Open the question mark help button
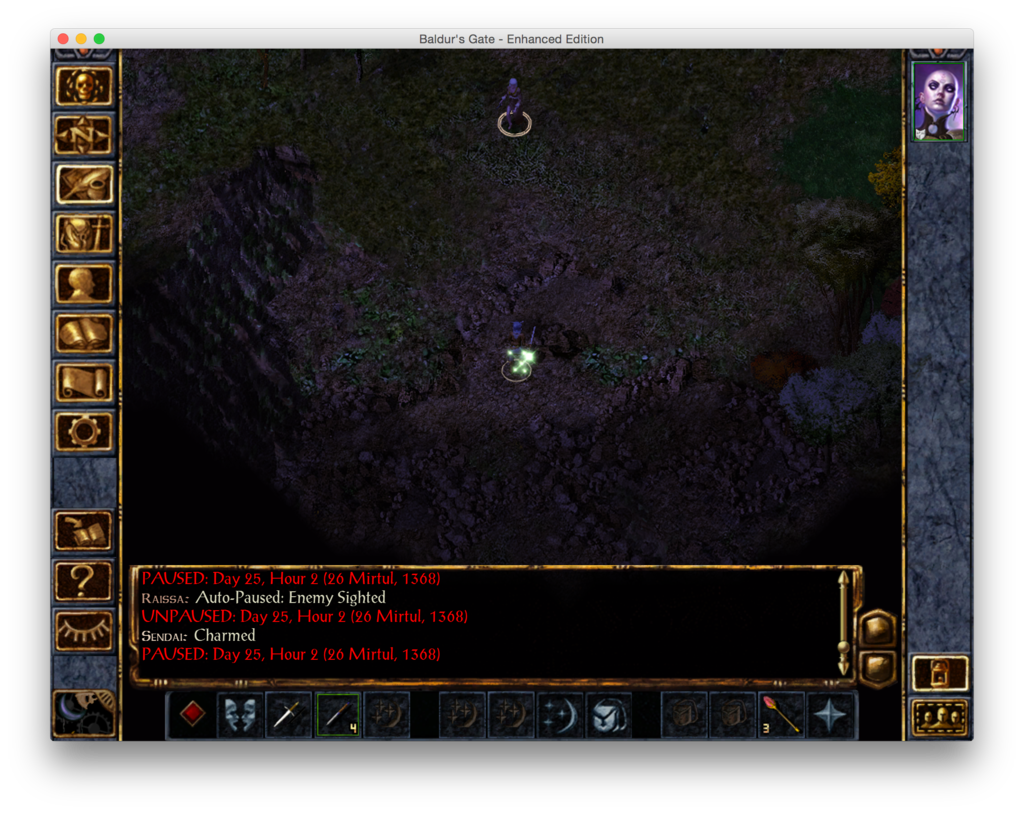Screen dimensions: 1024x813 click(84, 580)
